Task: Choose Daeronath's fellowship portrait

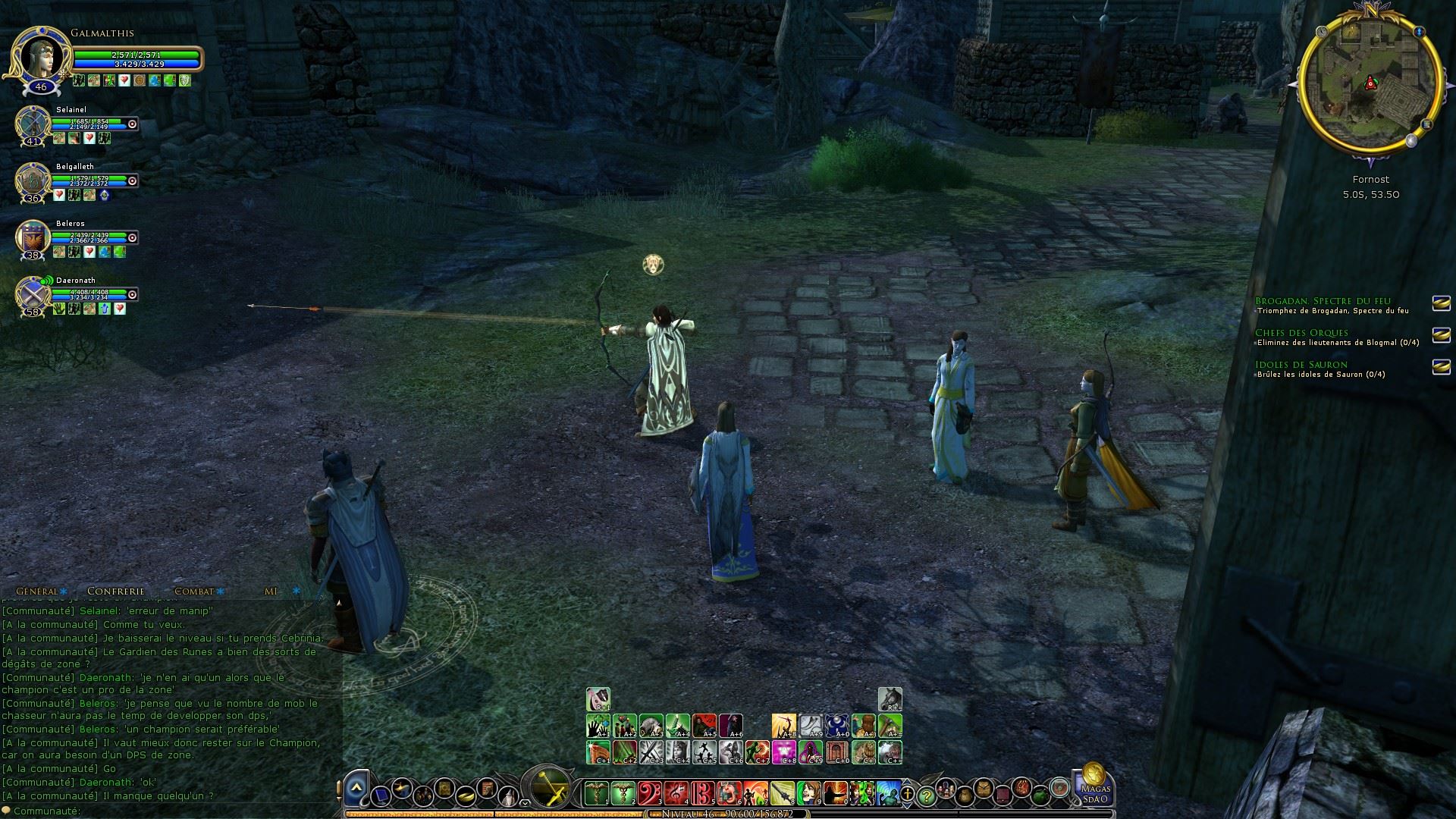Action: 33,294
